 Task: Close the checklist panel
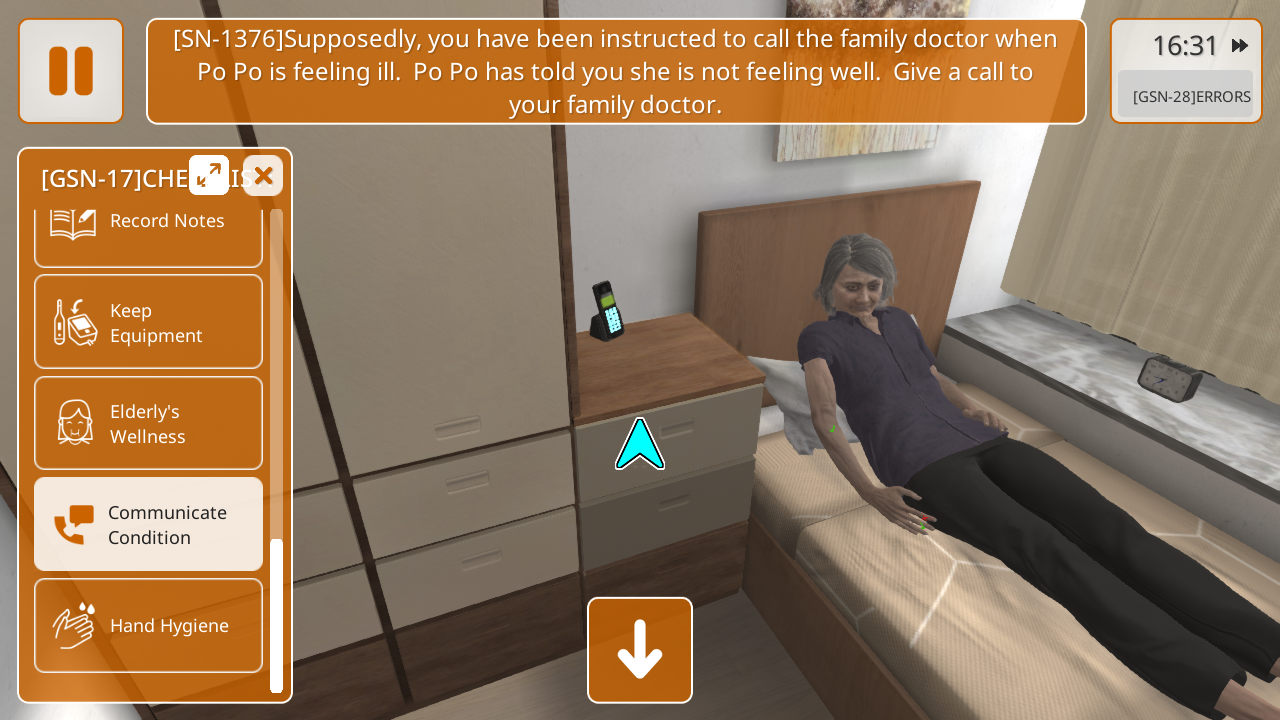[x=263, y=176]
